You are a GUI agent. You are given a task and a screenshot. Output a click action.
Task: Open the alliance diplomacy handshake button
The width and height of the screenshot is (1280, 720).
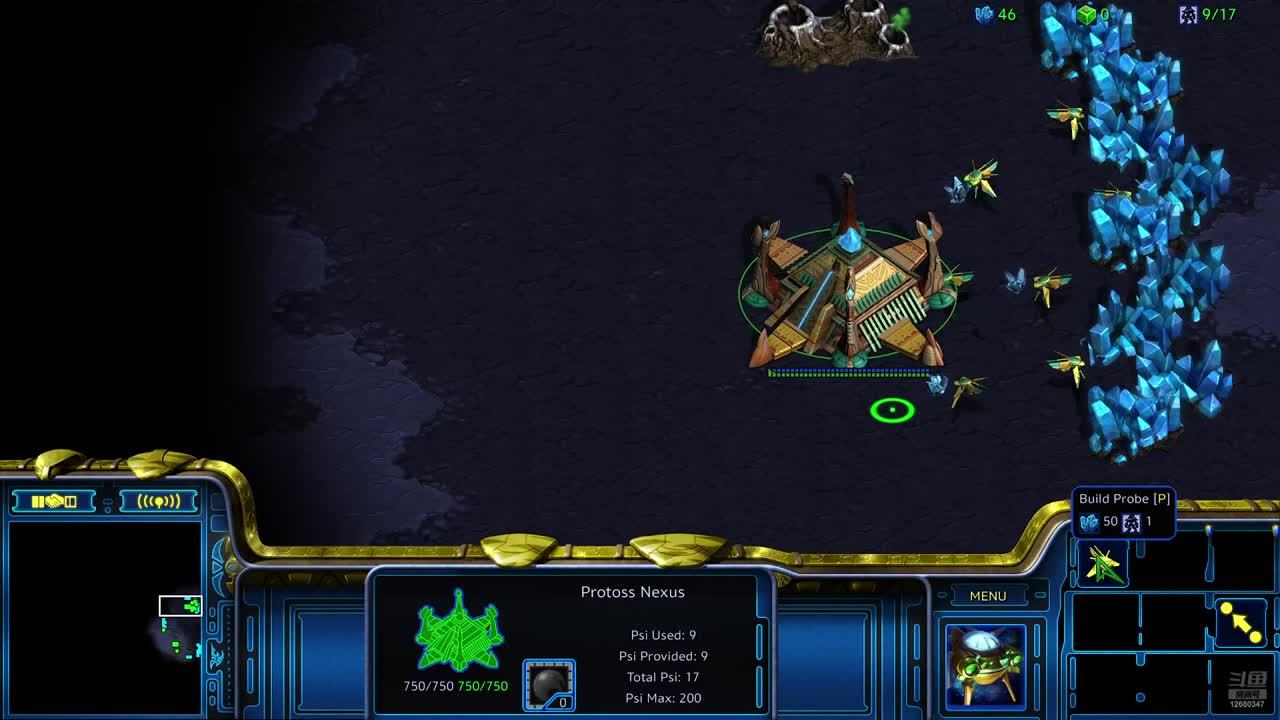tap(54, 501)
